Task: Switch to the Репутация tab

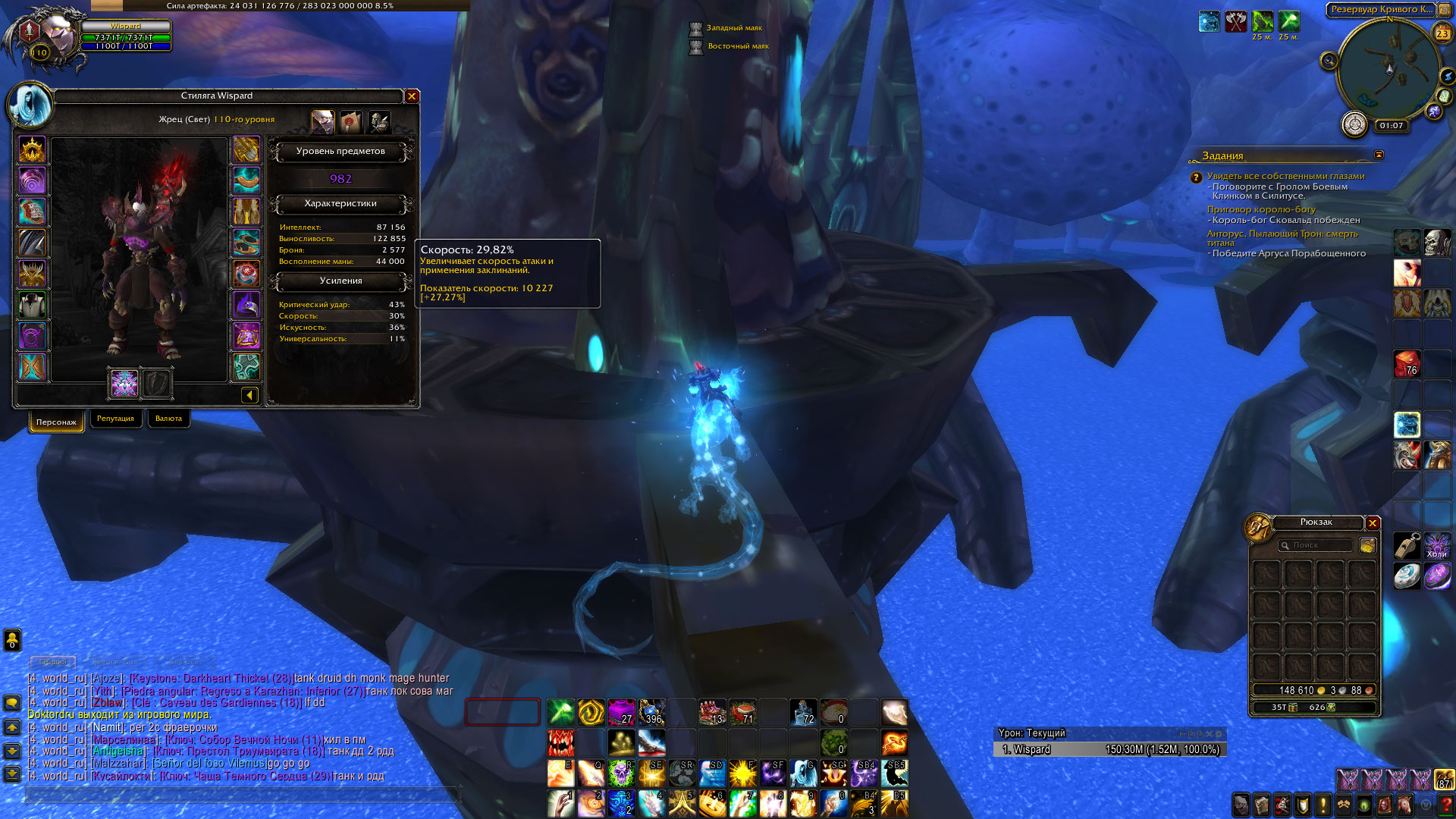Action: click(x=115, y=419)
